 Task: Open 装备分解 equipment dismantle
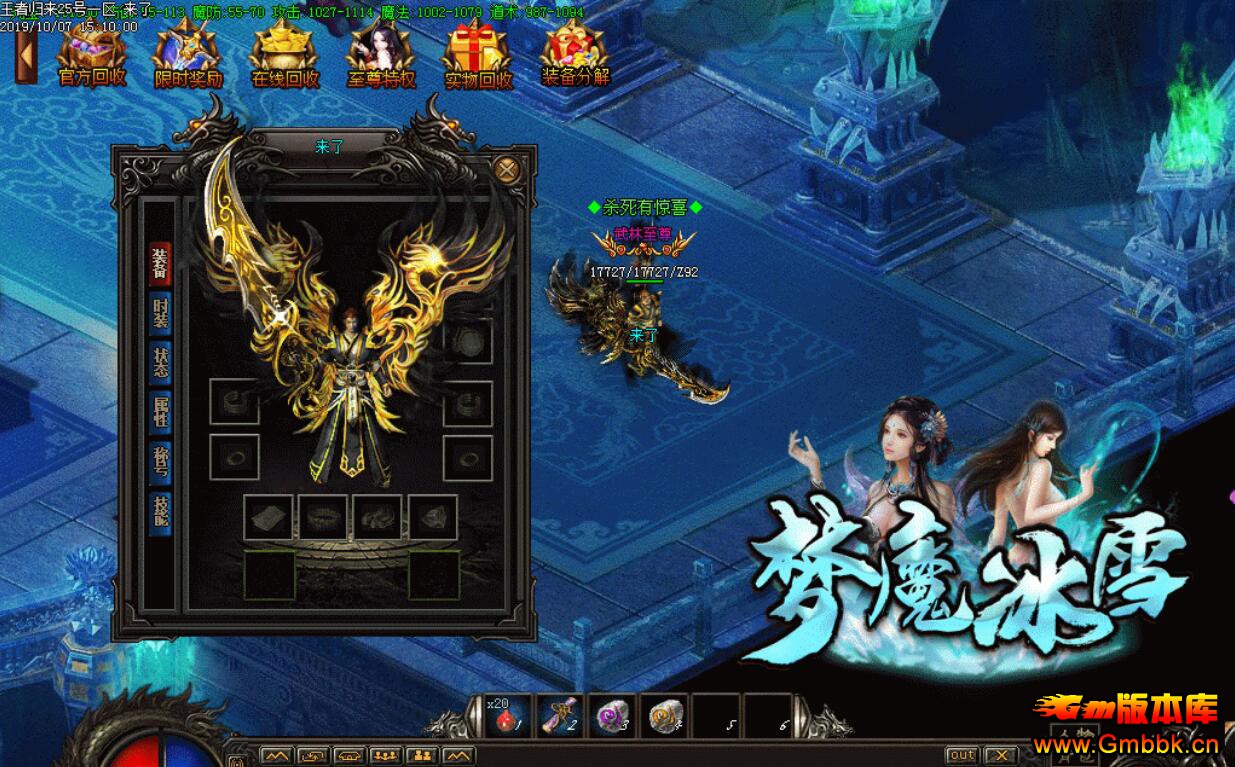pos(575,55)
